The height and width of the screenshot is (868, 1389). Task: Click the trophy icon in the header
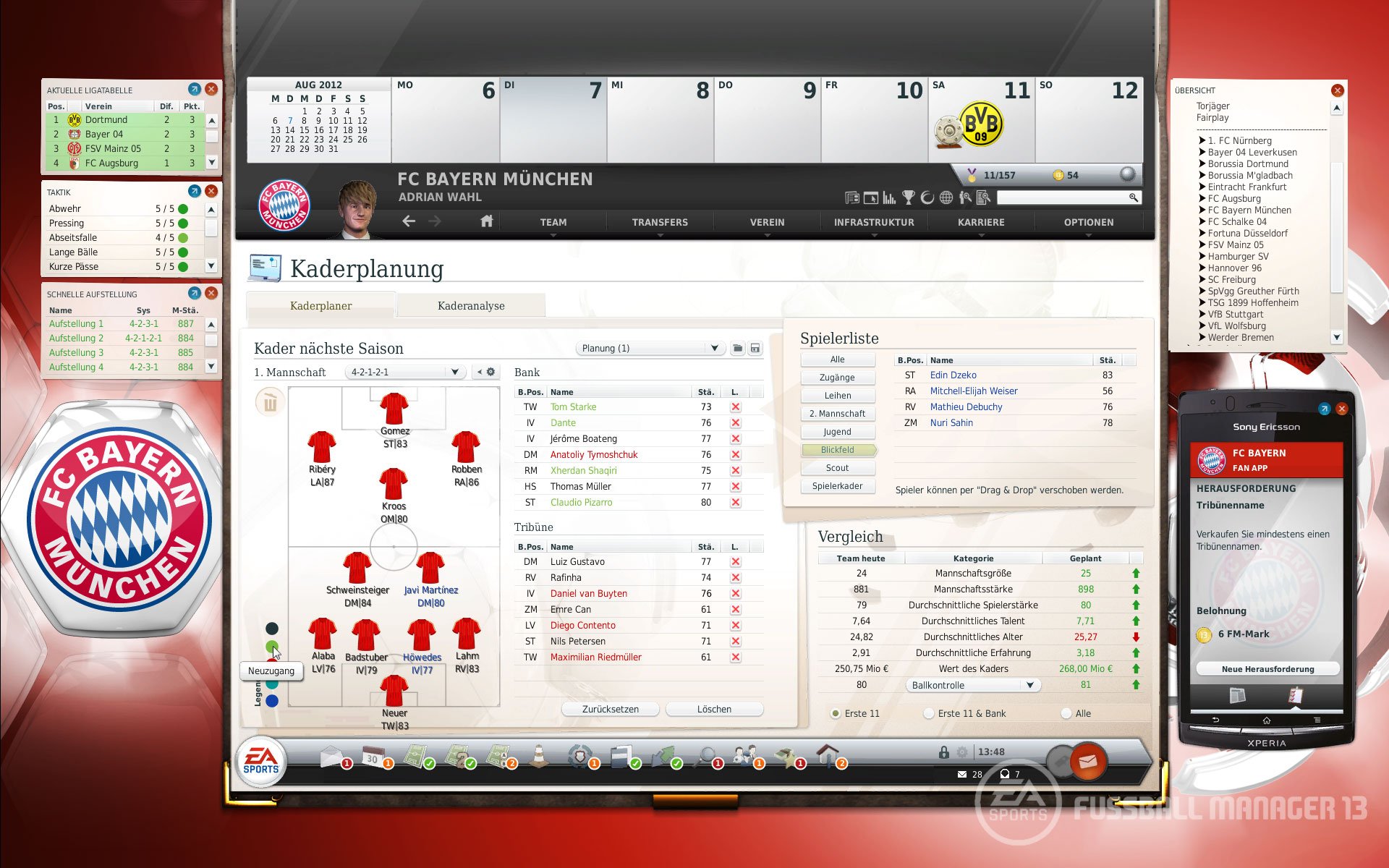click(909, 197)
